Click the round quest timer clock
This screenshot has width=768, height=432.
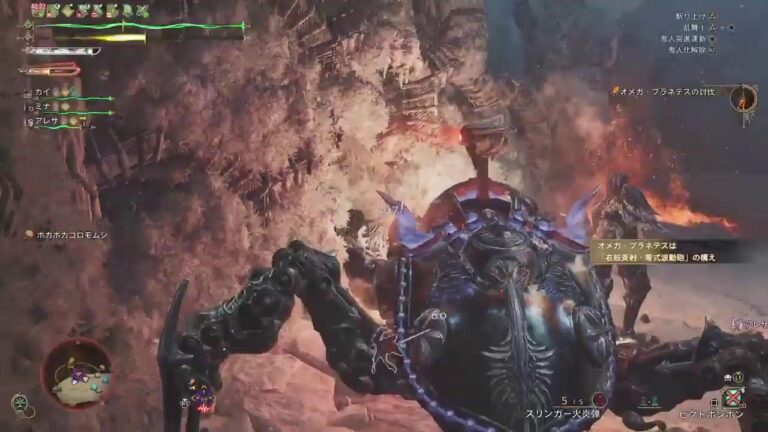742,97
